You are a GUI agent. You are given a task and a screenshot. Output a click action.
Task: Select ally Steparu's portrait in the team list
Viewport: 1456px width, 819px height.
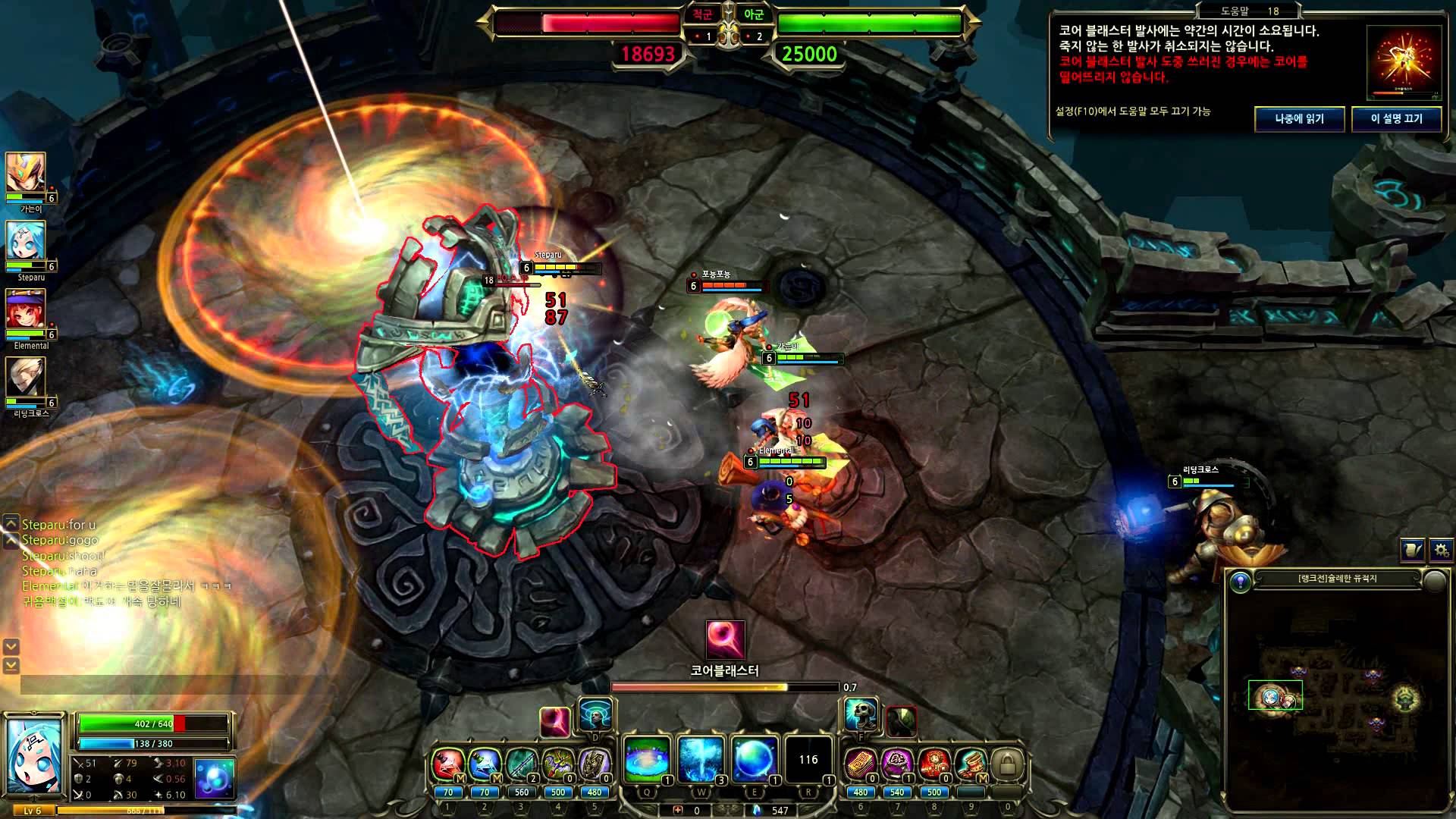pos(27,243)
